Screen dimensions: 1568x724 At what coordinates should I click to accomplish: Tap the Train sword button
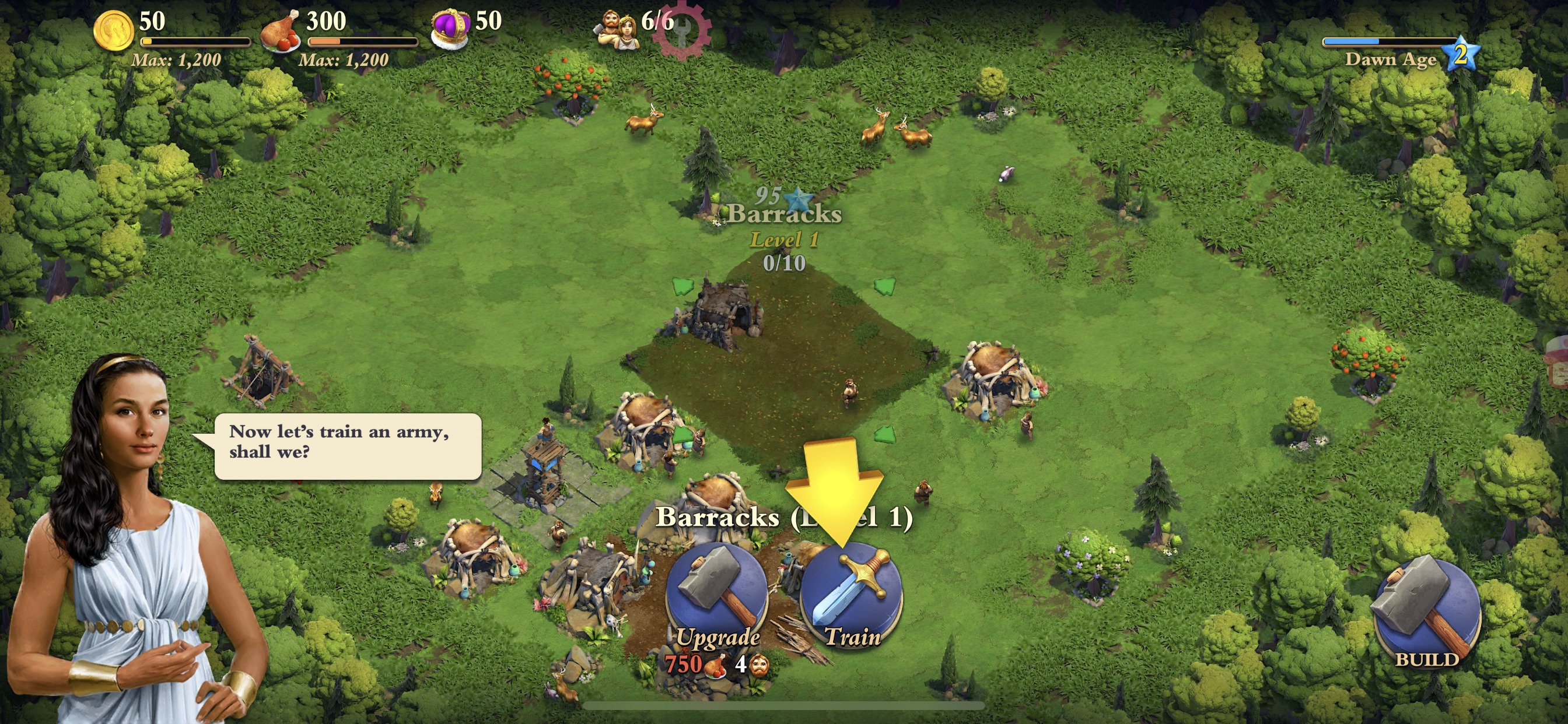tap(850, 596)
